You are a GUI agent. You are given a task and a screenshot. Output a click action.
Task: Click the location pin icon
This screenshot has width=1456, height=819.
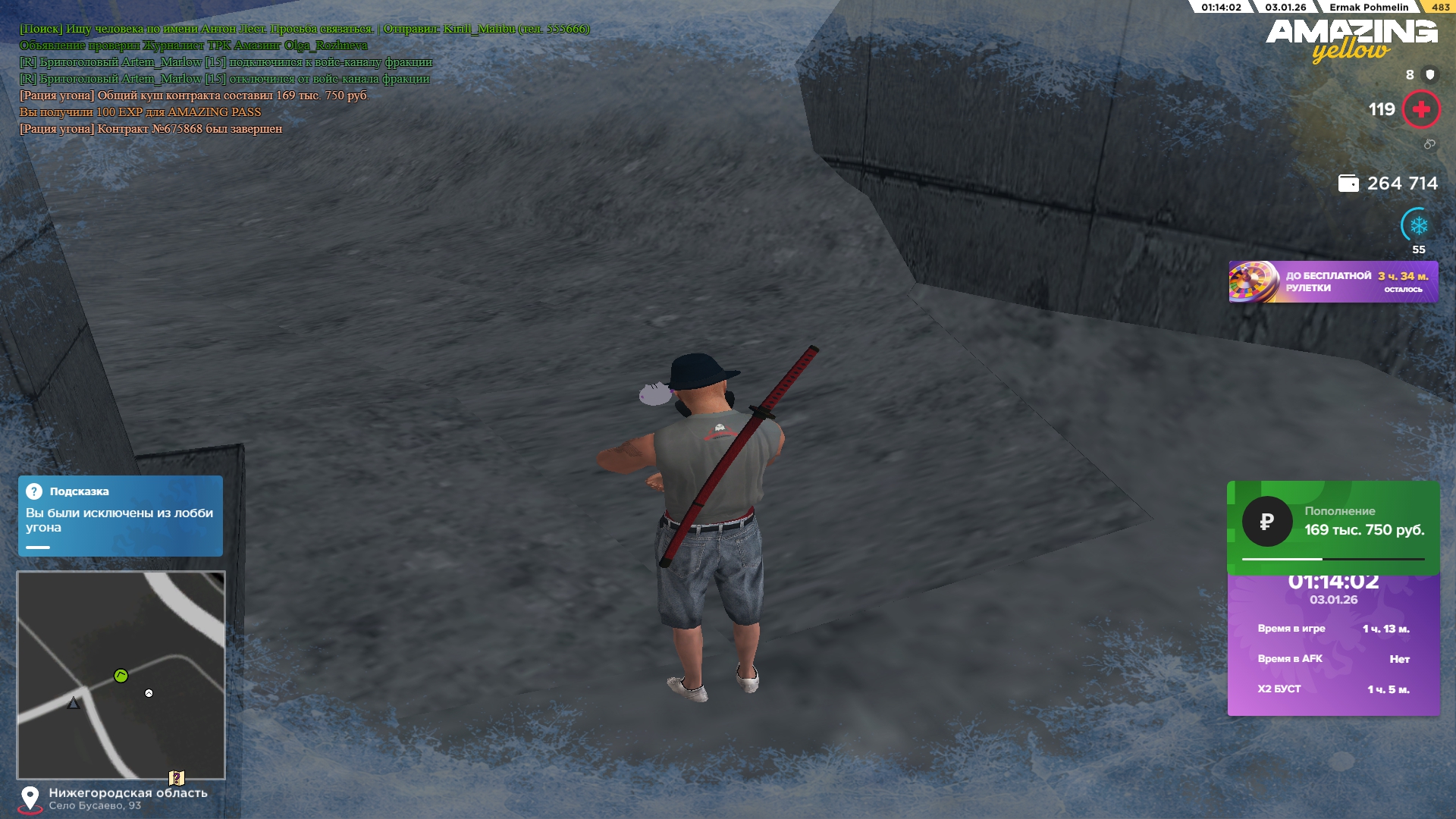(30, 798)
